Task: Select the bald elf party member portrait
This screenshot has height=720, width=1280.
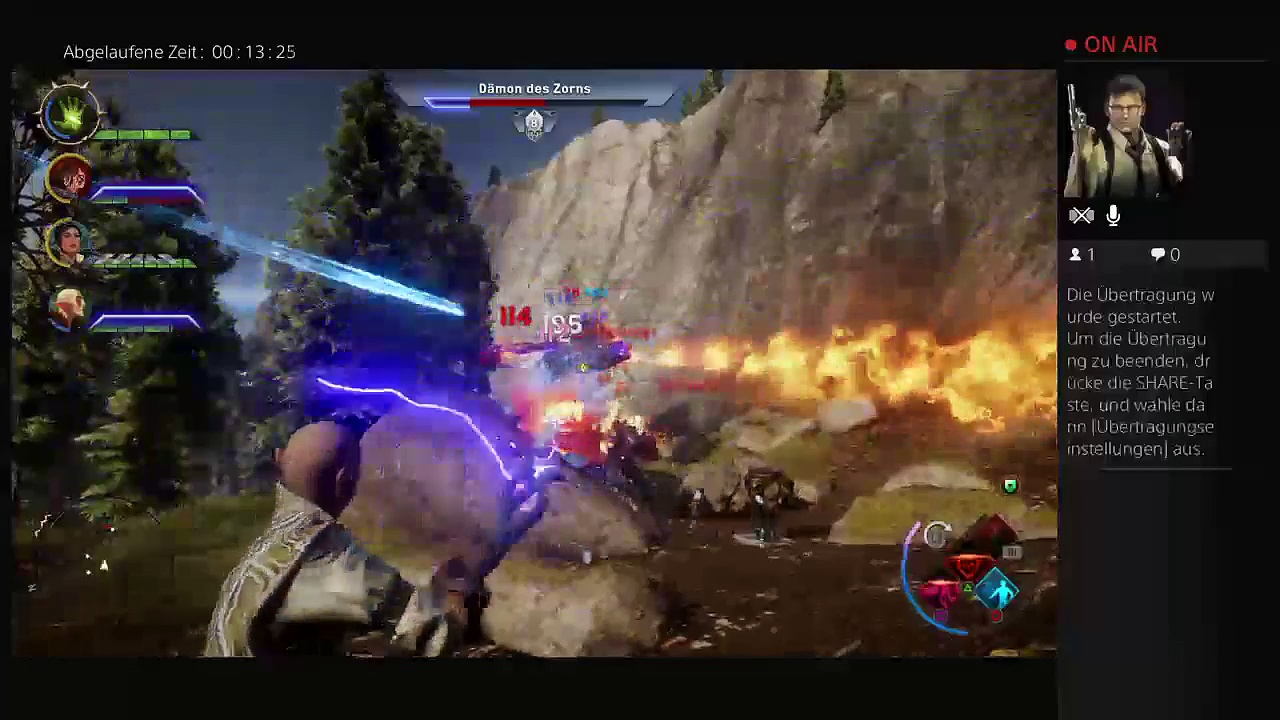Action: 68,307
